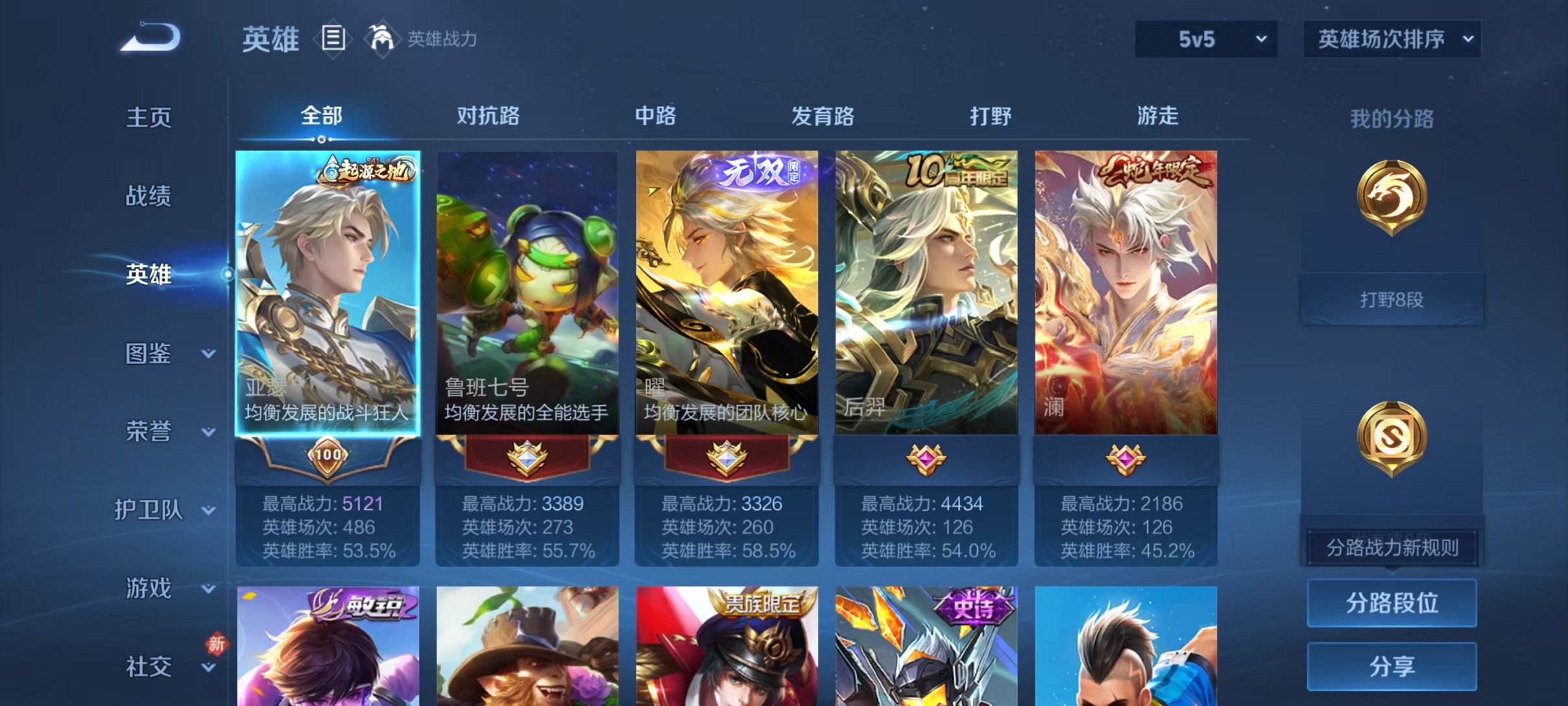Viewport: 1568px width, 706px height.
Task: Open the 5v5 mode dropdown
Action: coord(1205,39)
